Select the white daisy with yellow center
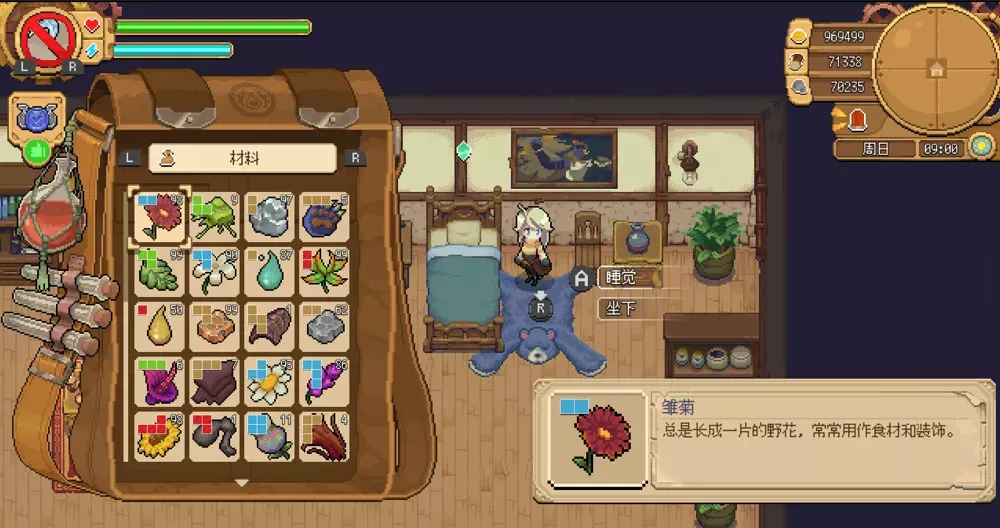This screenshot has height=528, width=1000. click(x=268, y=381)
